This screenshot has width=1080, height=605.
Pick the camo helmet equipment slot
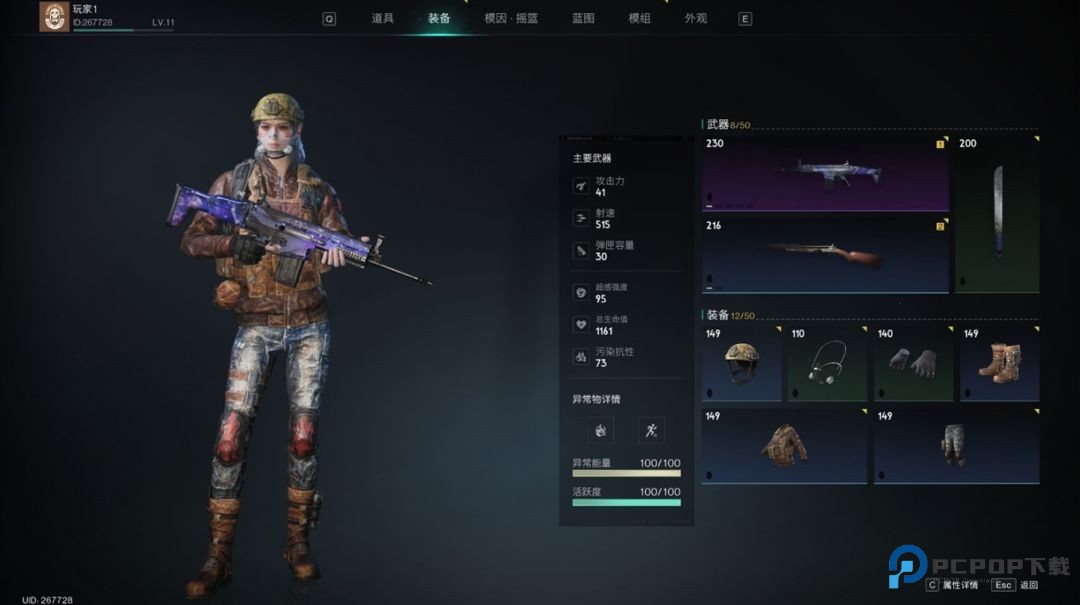coord(741,363)
